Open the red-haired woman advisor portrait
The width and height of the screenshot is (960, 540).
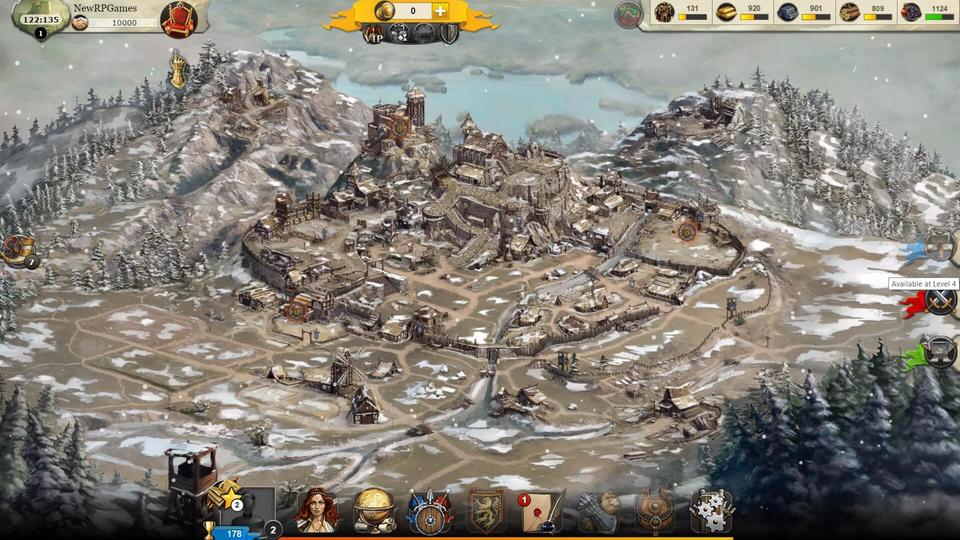(x=316, y=510)
